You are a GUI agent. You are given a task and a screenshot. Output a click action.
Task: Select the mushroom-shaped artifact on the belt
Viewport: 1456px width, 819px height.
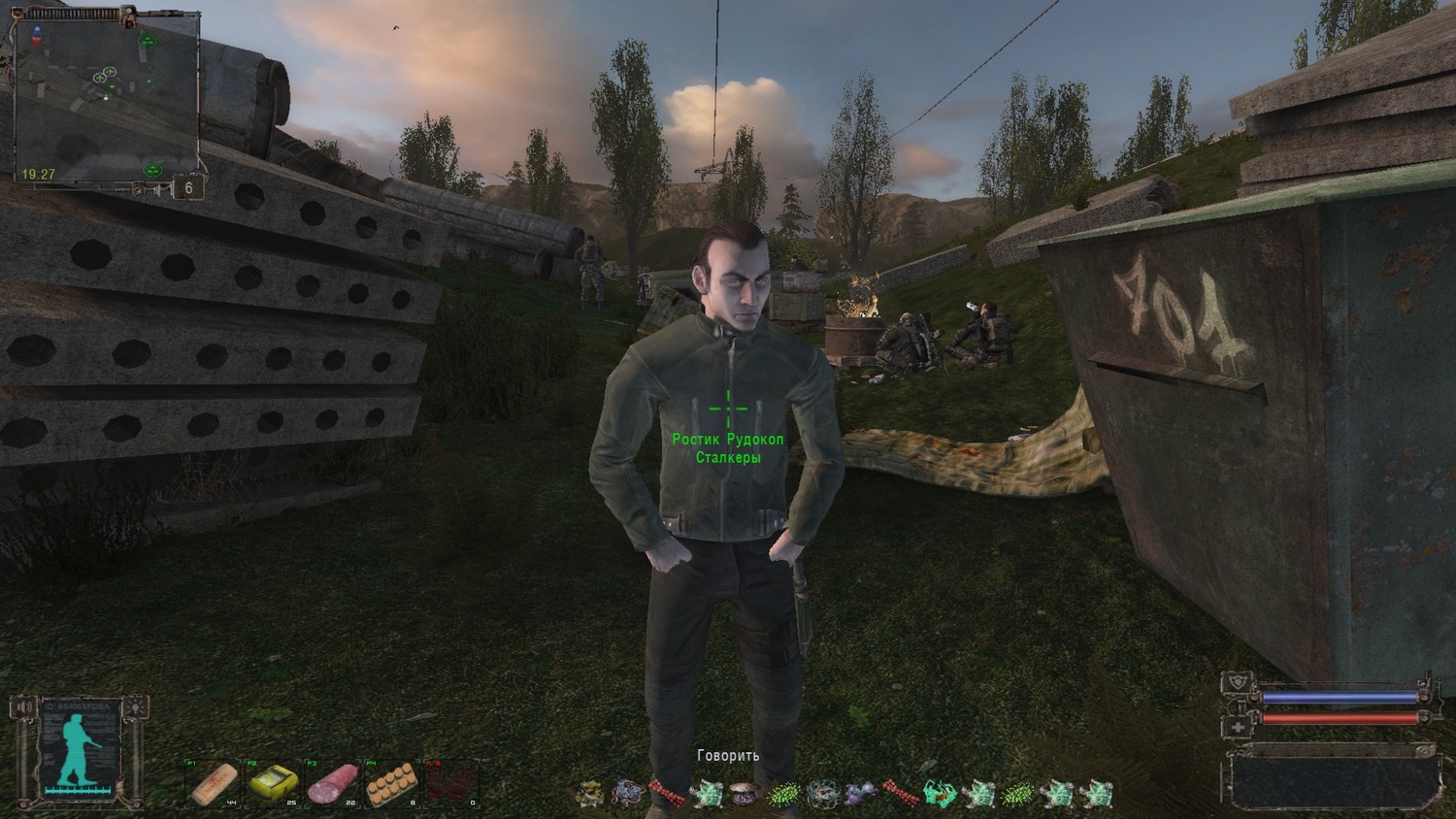[x=745, y=793]
